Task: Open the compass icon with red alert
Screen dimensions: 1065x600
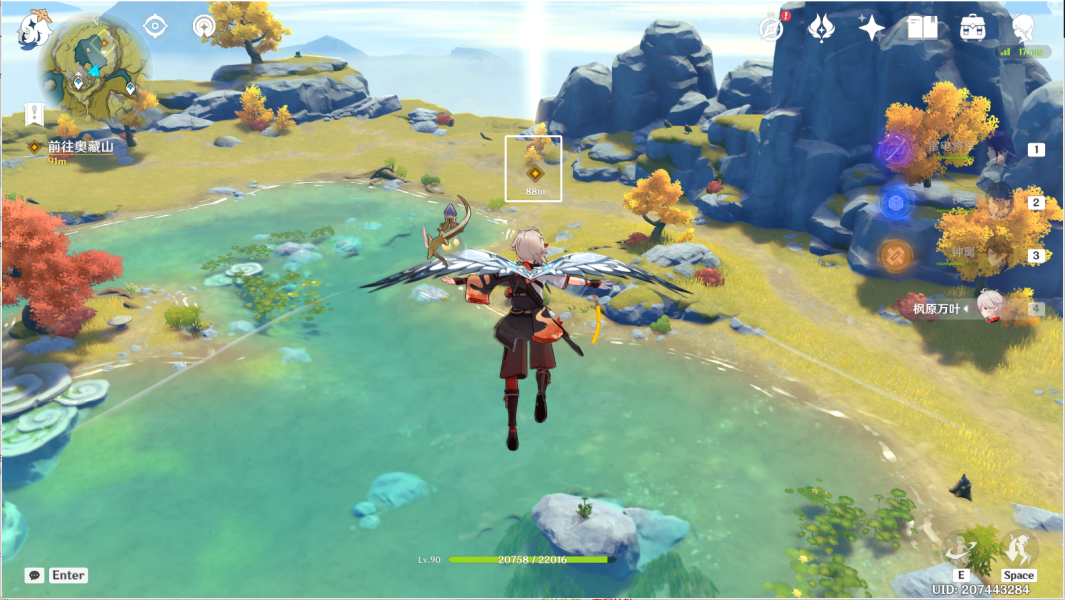Action: point(771,28)
